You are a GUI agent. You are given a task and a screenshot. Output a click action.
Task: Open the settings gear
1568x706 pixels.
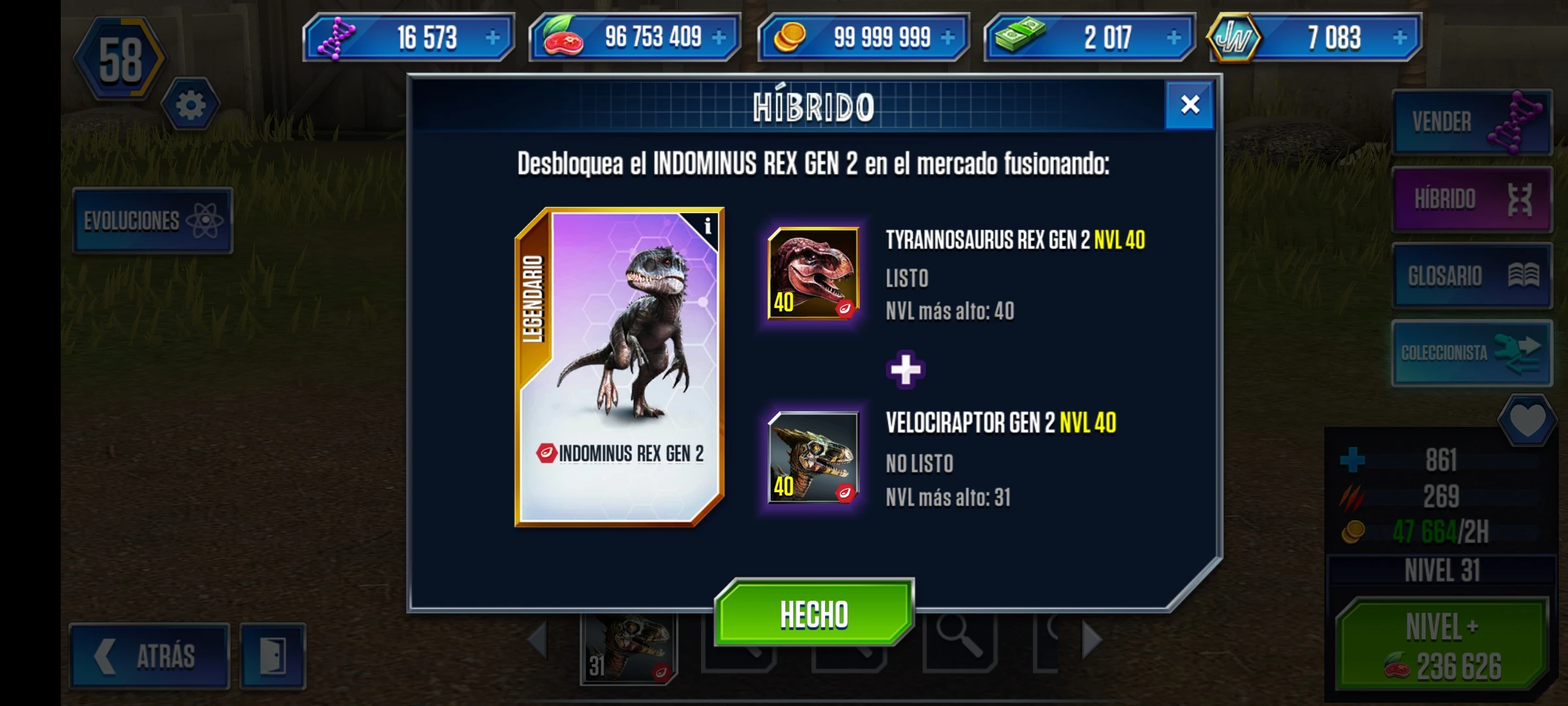pyautogui.click(x=190, y=103)
